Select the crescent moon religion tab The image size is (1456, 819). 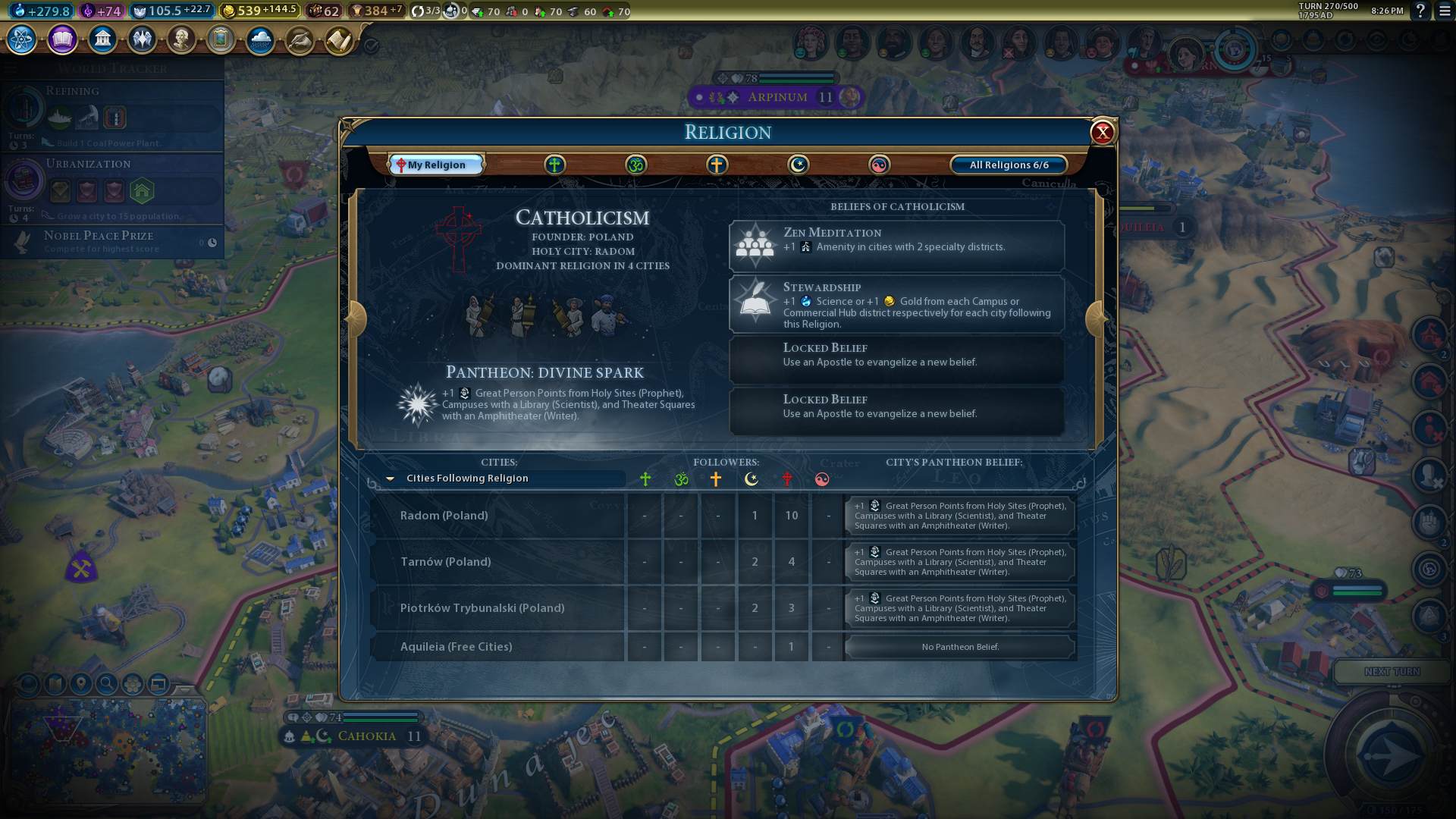point(798,165)
